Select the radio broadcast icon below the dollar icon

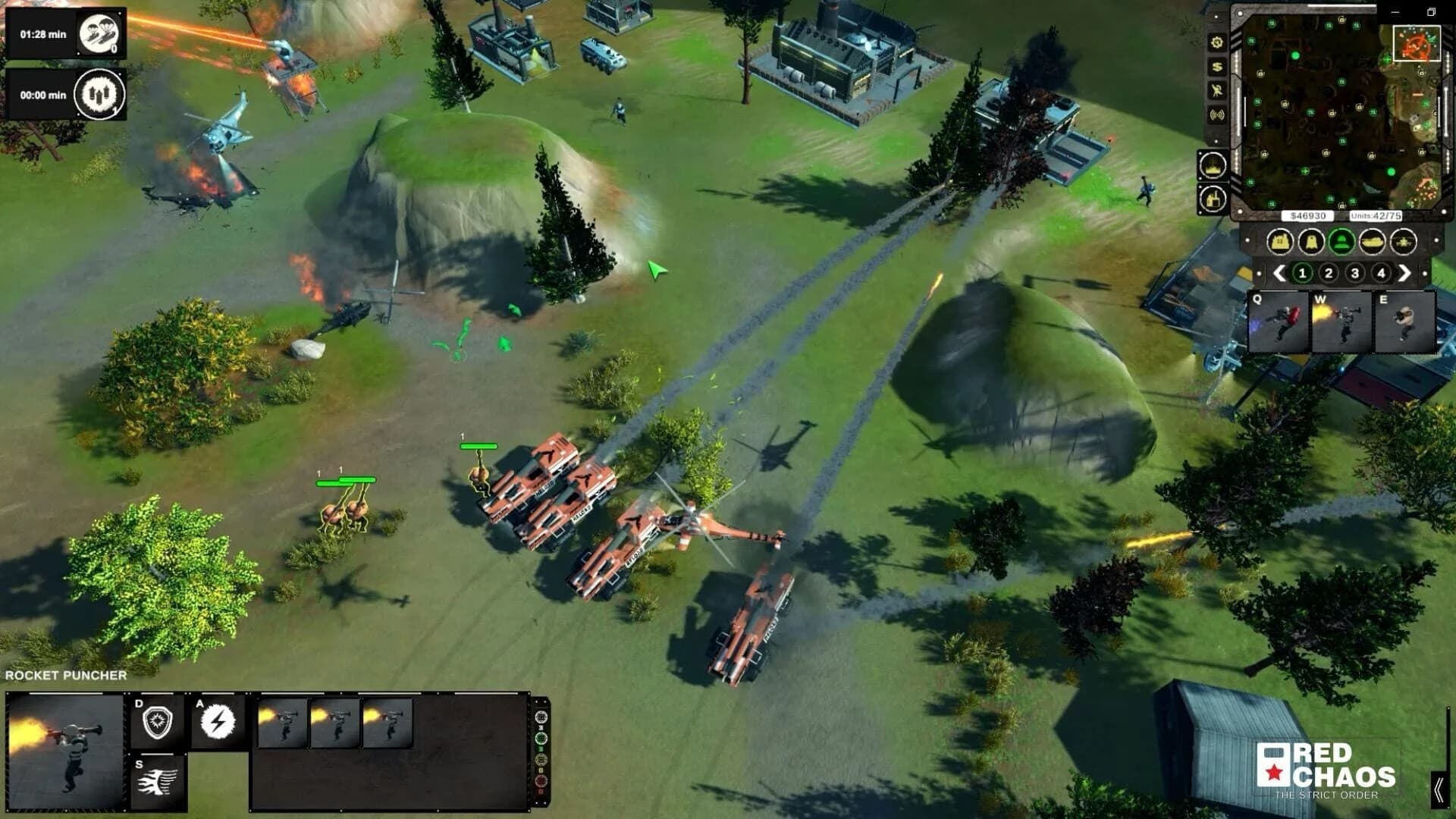pyautogui.click(x=1216, y=114)
